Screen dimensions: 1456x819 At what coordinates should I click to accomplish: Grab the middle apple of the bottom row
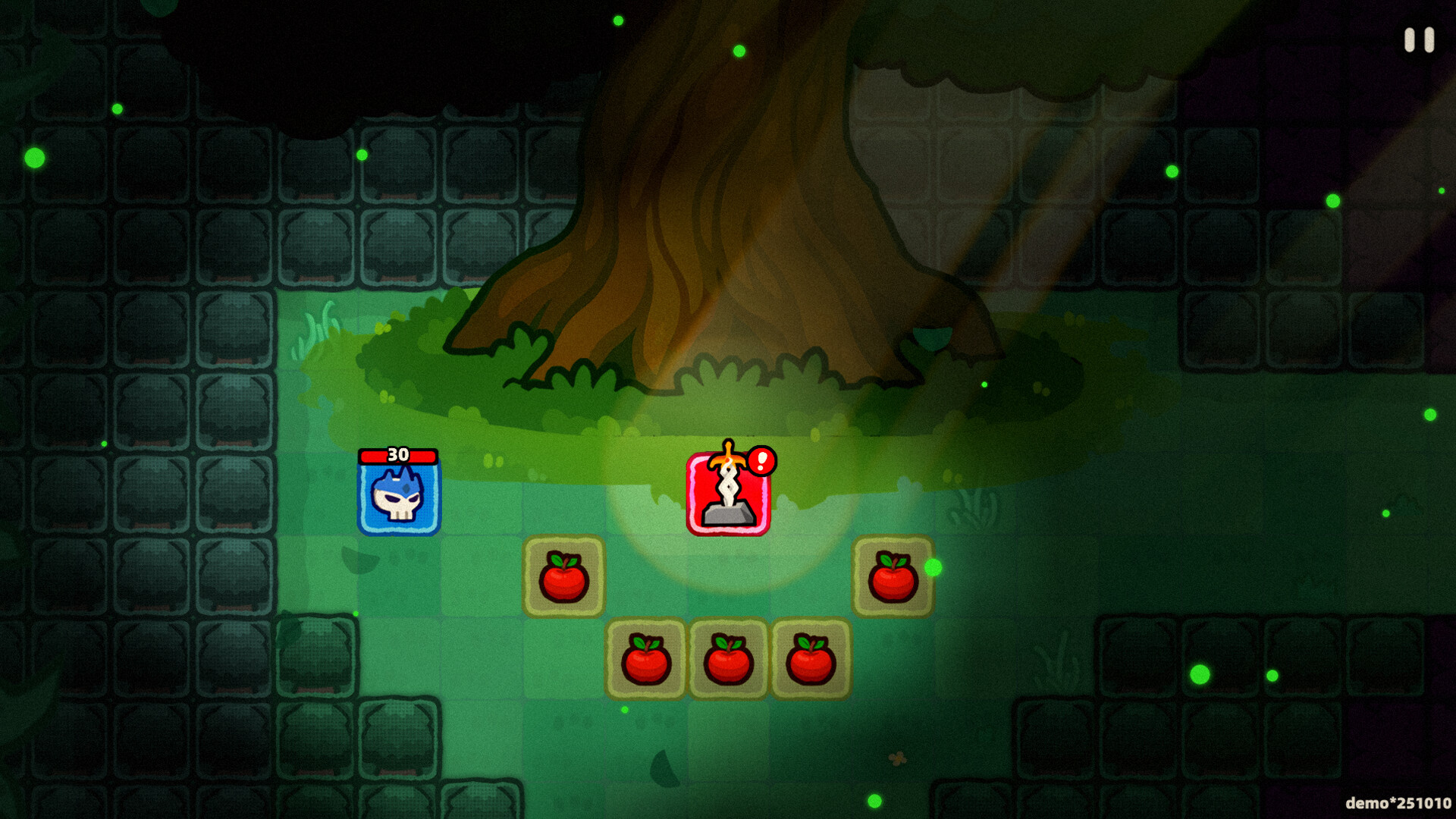click(x=728, y=660)
